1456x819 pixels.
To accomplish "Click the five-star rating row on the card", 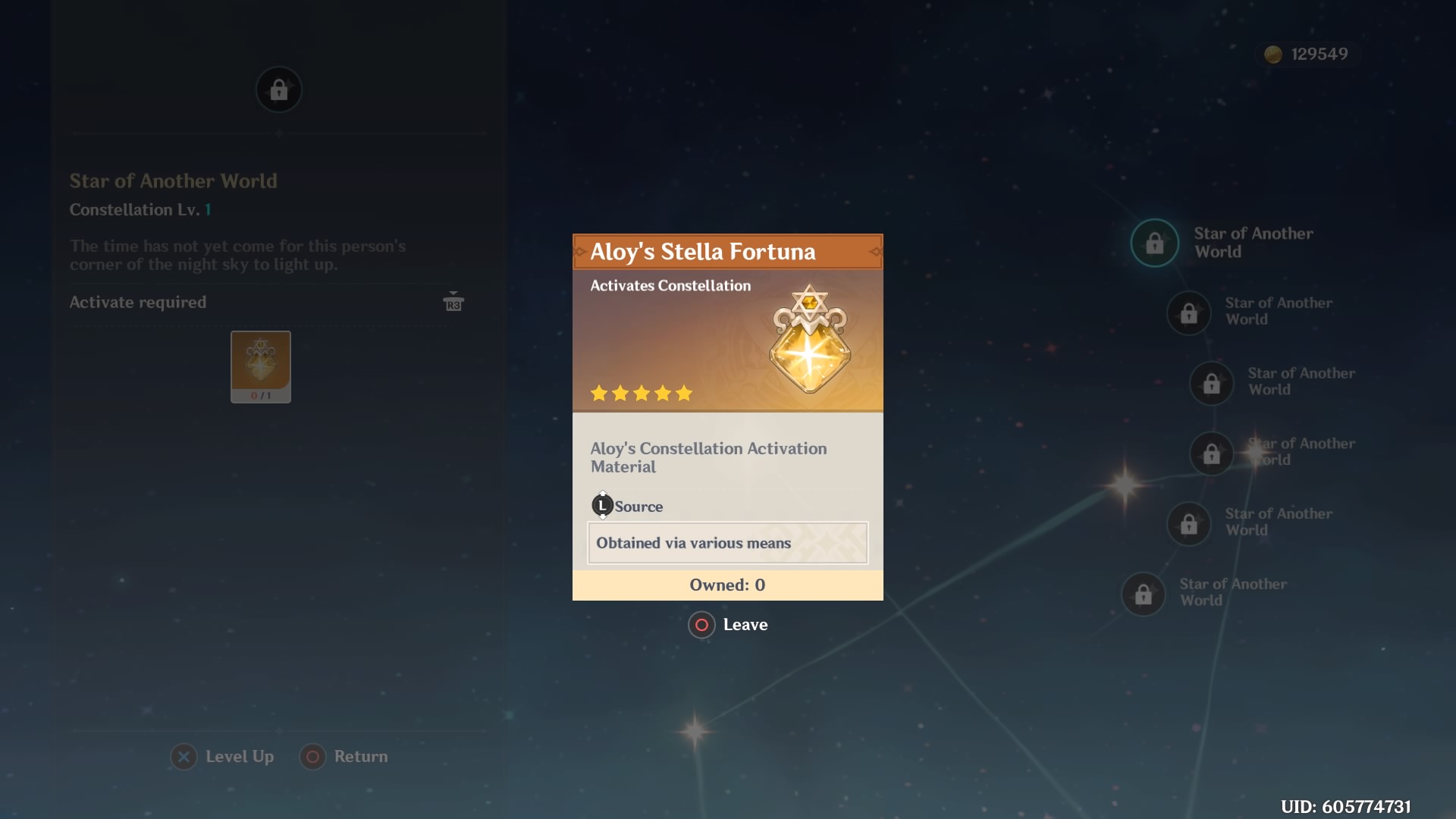I will 641,394.
